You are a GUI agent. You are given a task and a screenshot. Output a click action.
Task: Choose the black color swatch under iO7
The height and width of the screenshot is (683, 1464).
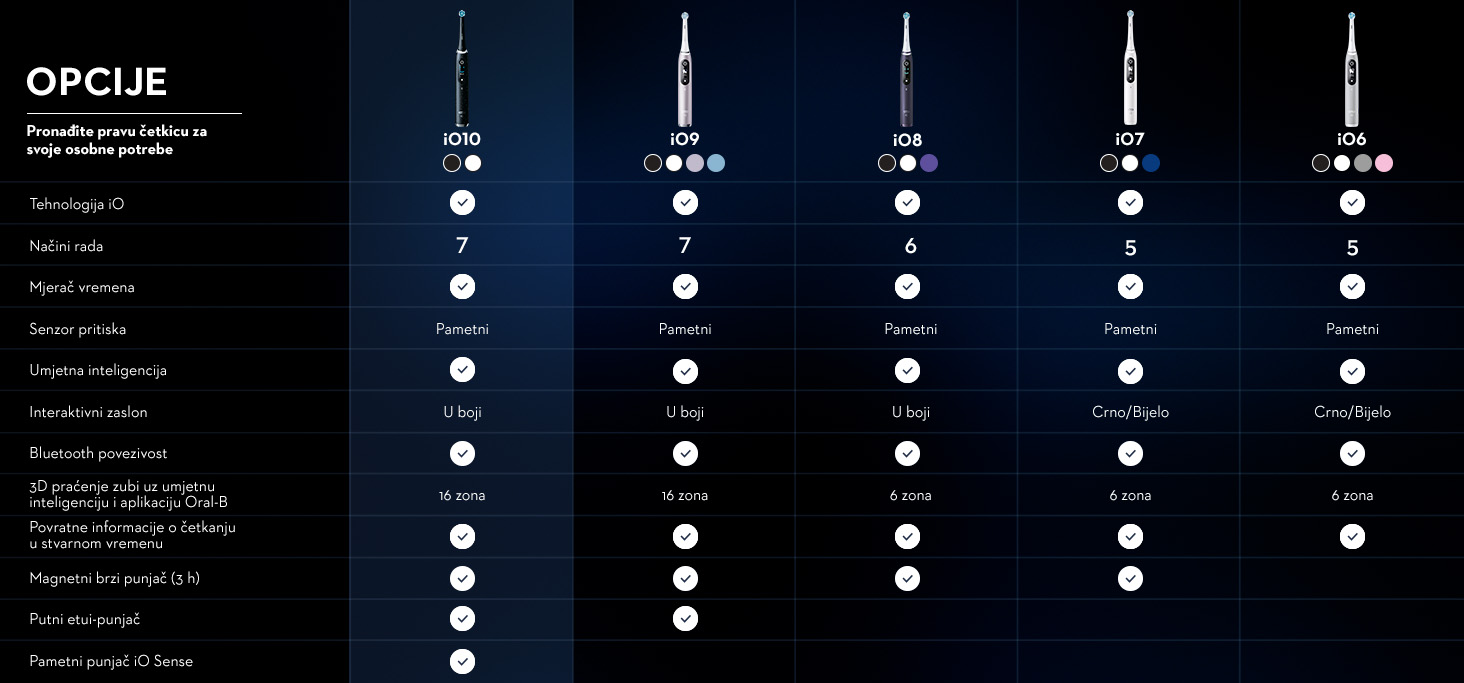(1109, 163)
